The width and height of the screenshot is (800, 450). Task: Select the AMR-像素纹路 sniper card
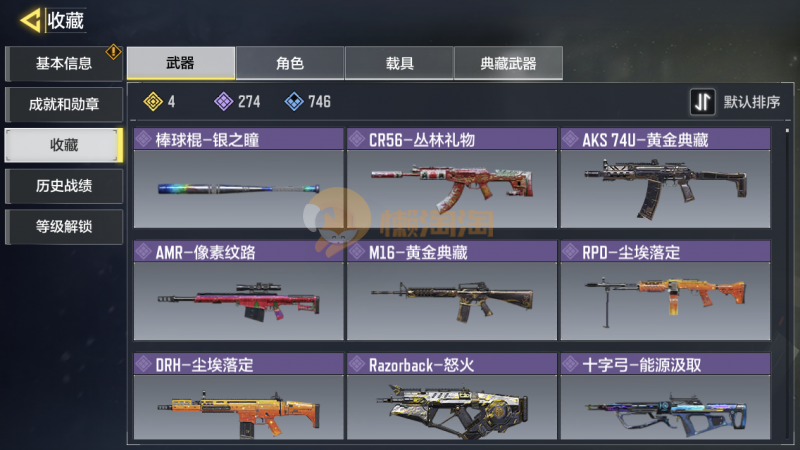tap(238, 291)
